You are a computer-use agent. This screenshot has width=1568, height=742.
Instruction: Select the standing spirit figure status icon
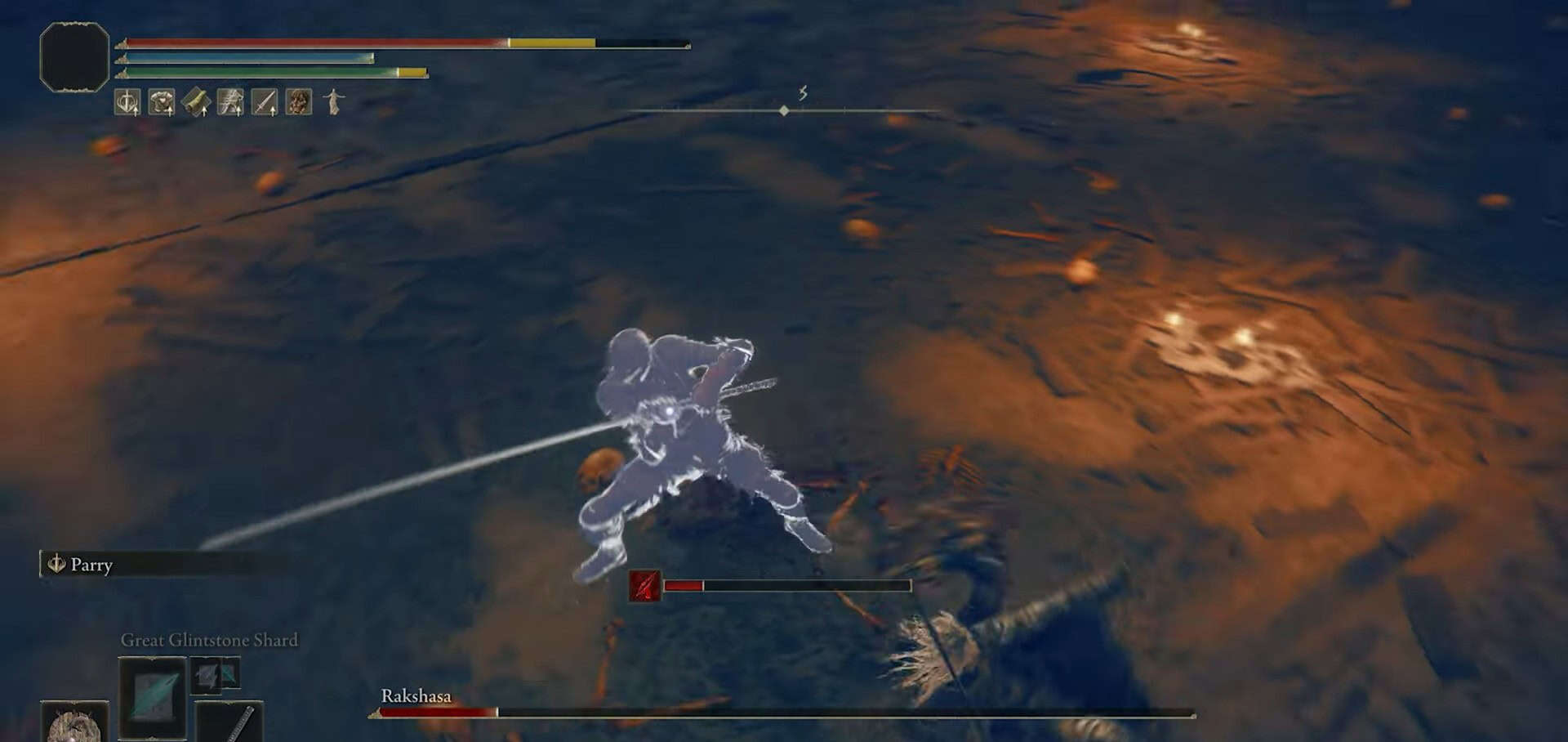(x=333, y=103)
